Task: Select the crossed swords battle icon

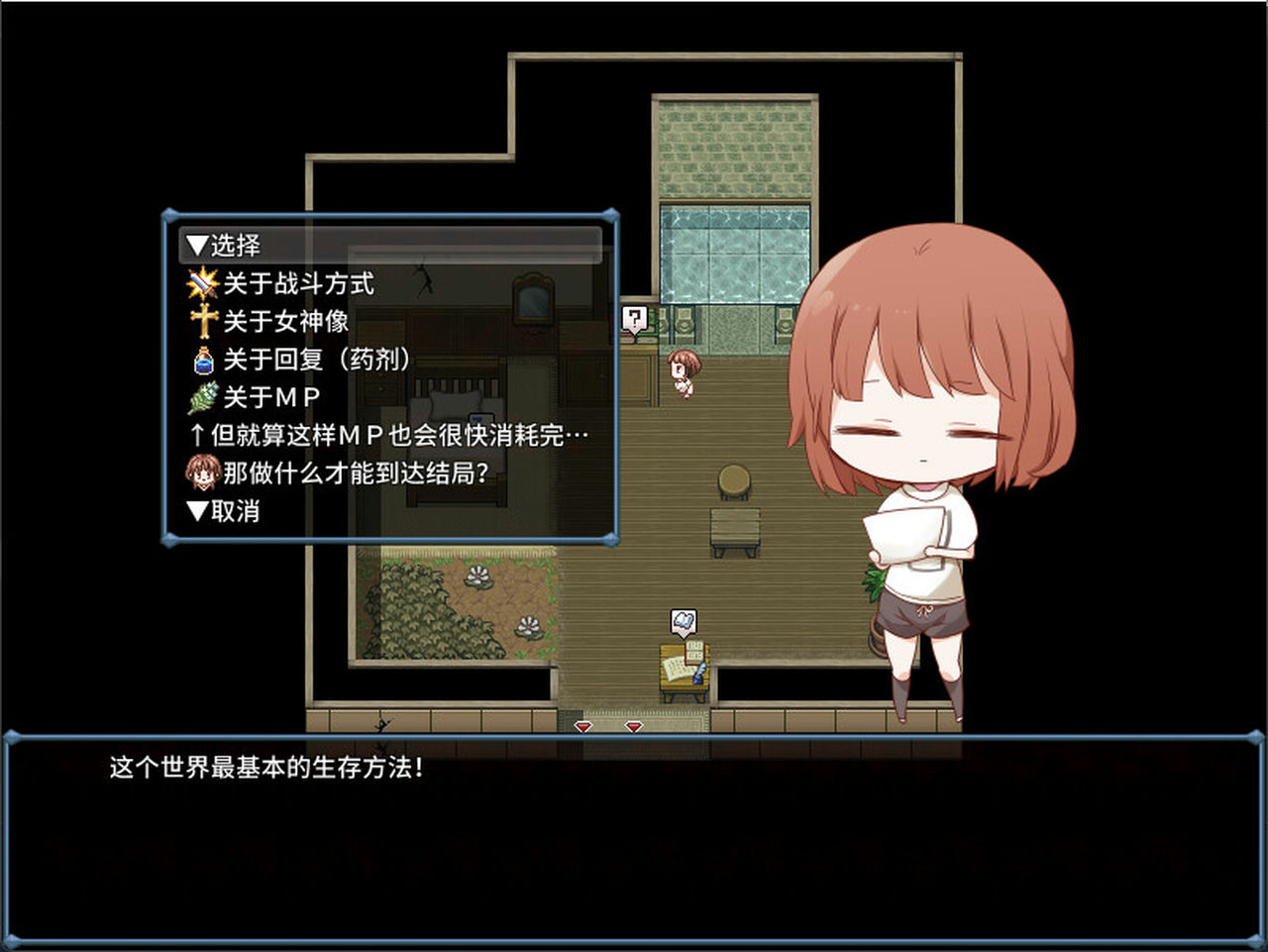Action: [202, 283]
